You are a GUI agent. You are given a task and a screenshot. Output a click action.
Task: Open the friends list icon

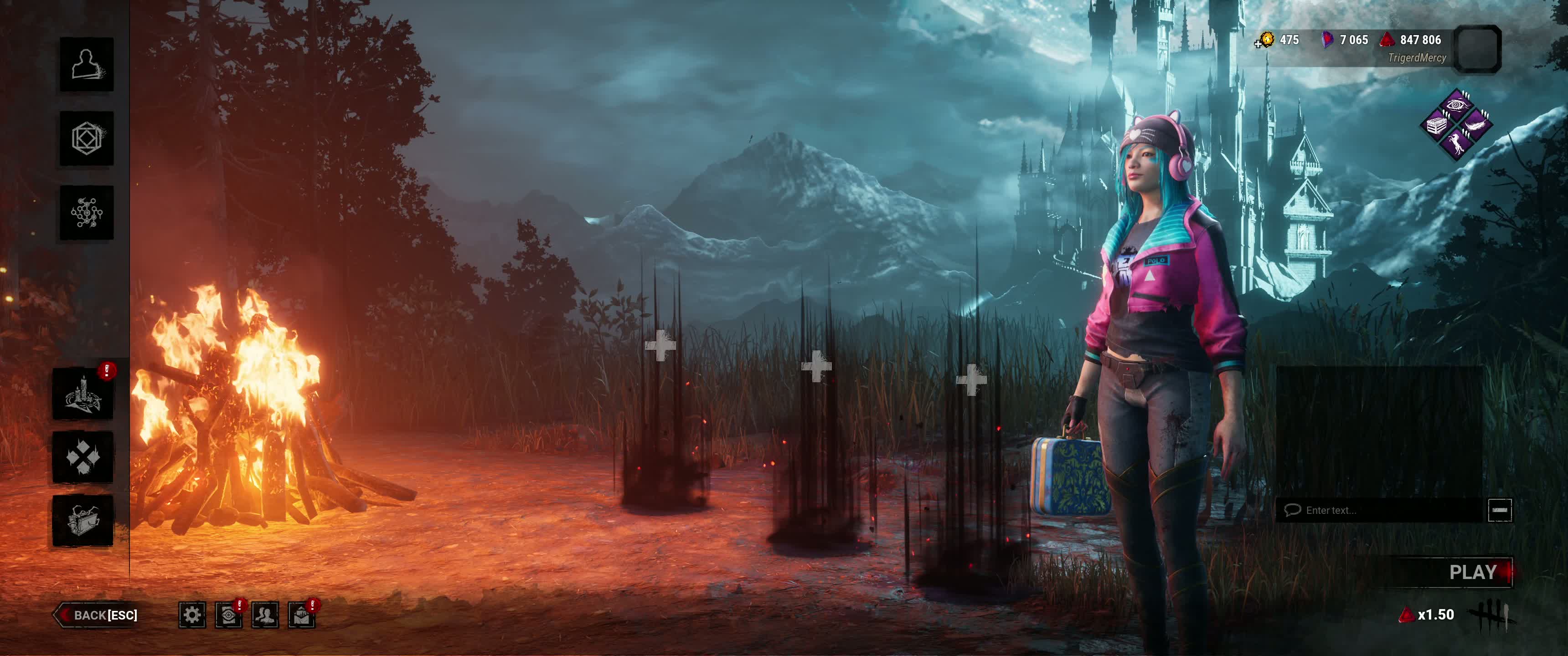(265, 615)
